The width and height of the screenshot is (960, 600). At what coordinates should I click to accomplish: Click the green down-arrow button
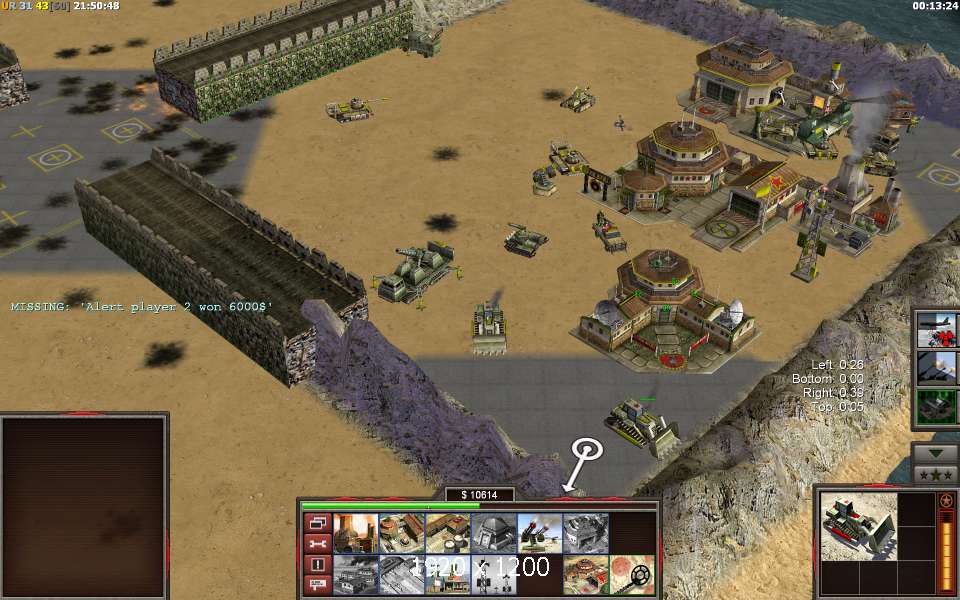937,452
